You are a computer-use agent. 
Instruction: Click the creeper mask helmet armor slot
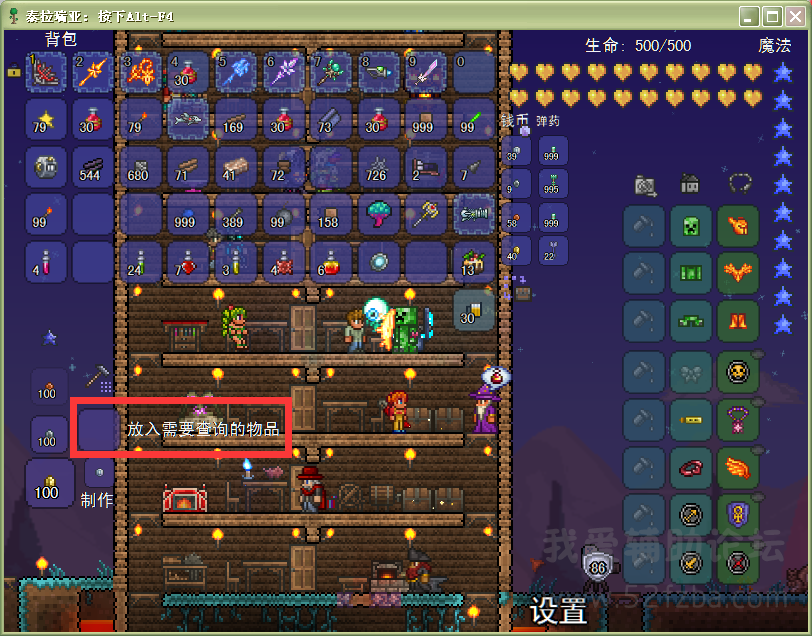pyautogui.click(x=691, y=226)
